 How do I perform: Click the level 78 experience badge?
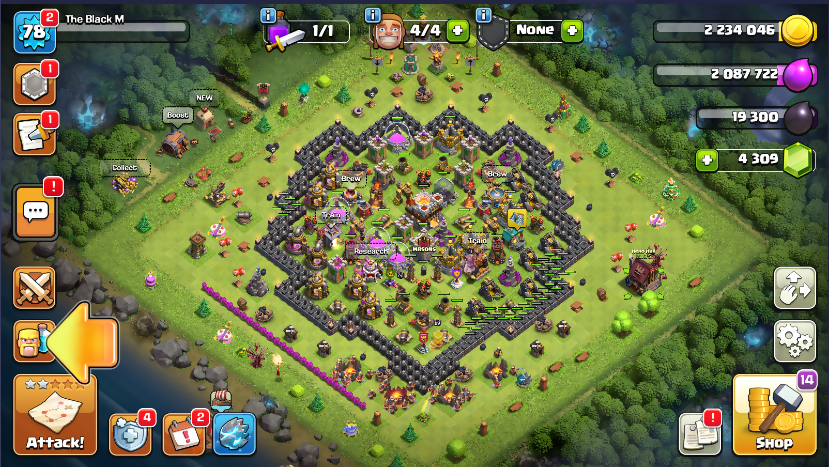click(x=33, y=32)
